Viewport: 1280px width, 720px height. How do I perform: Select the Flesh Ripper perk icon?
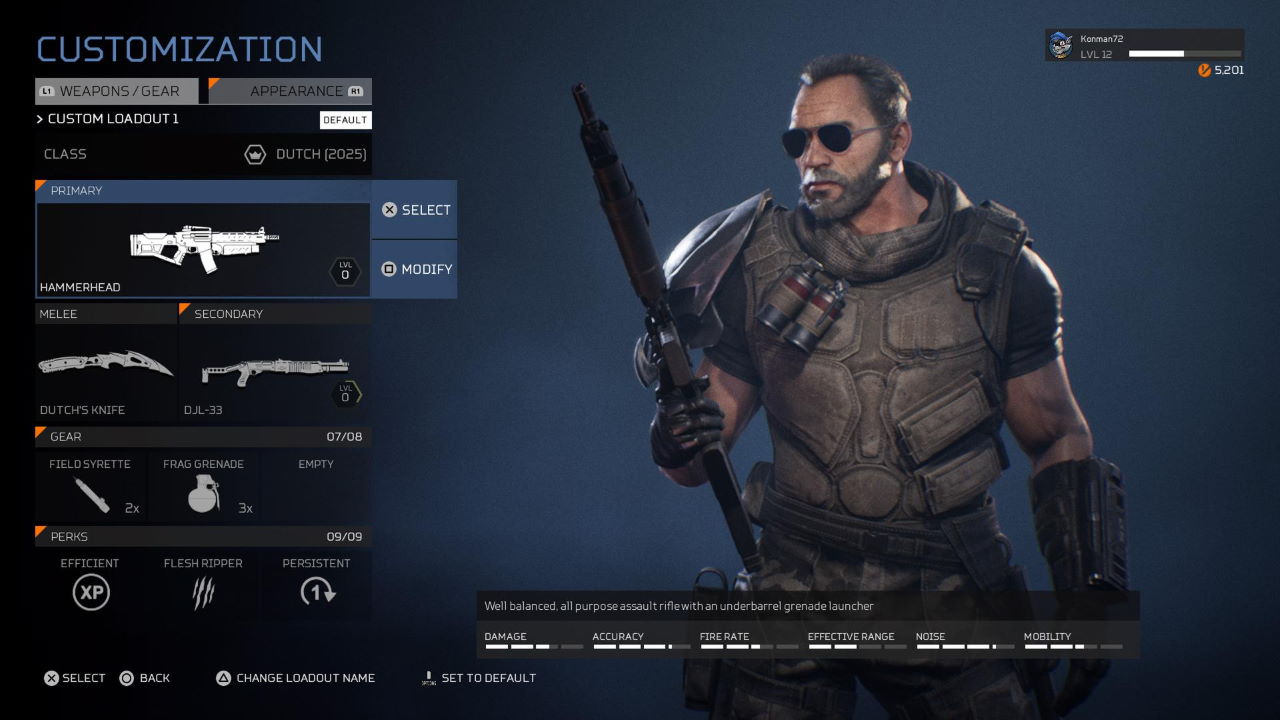coord(203,590)
